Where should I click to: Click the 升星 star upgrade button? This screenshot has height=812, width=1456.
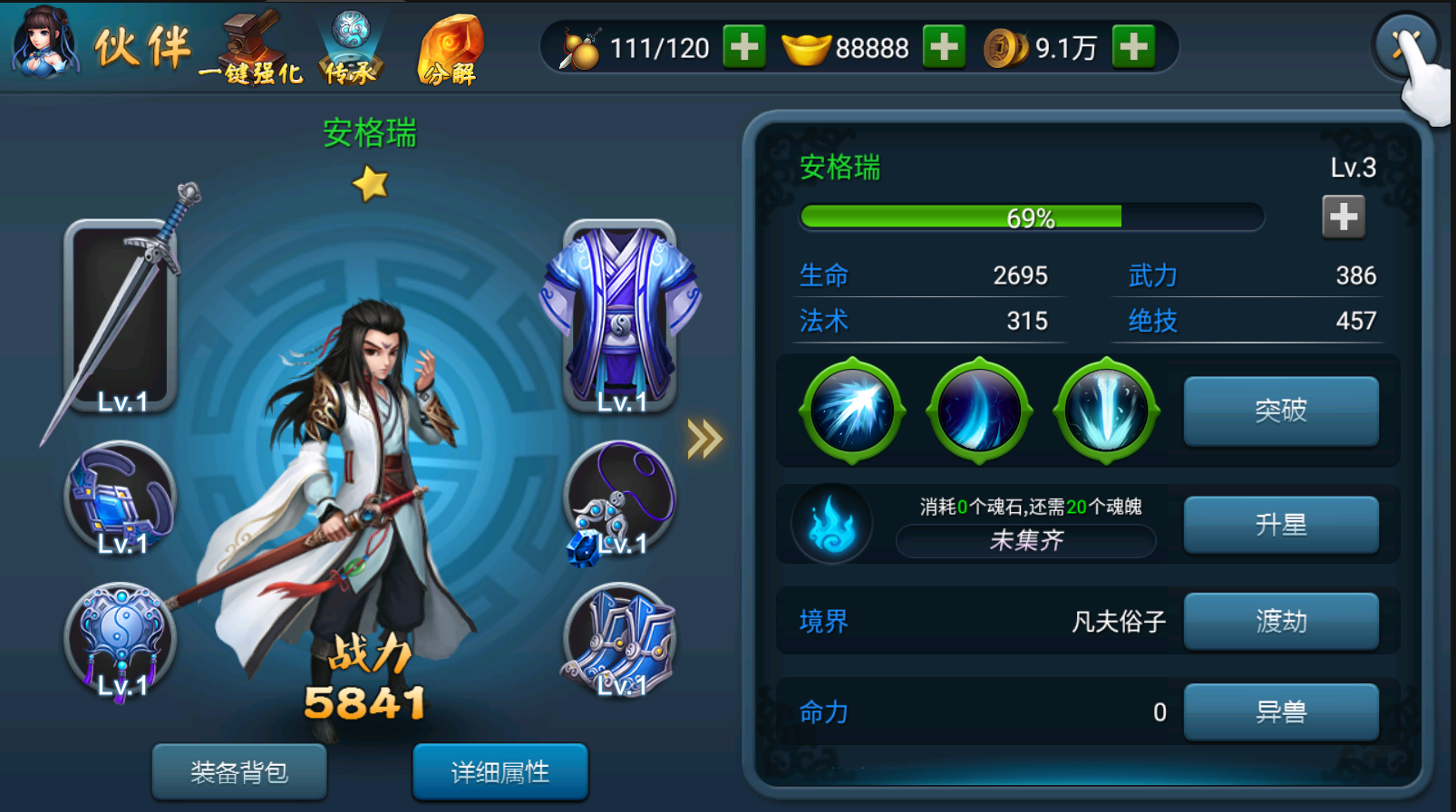tap(1281, 525)
